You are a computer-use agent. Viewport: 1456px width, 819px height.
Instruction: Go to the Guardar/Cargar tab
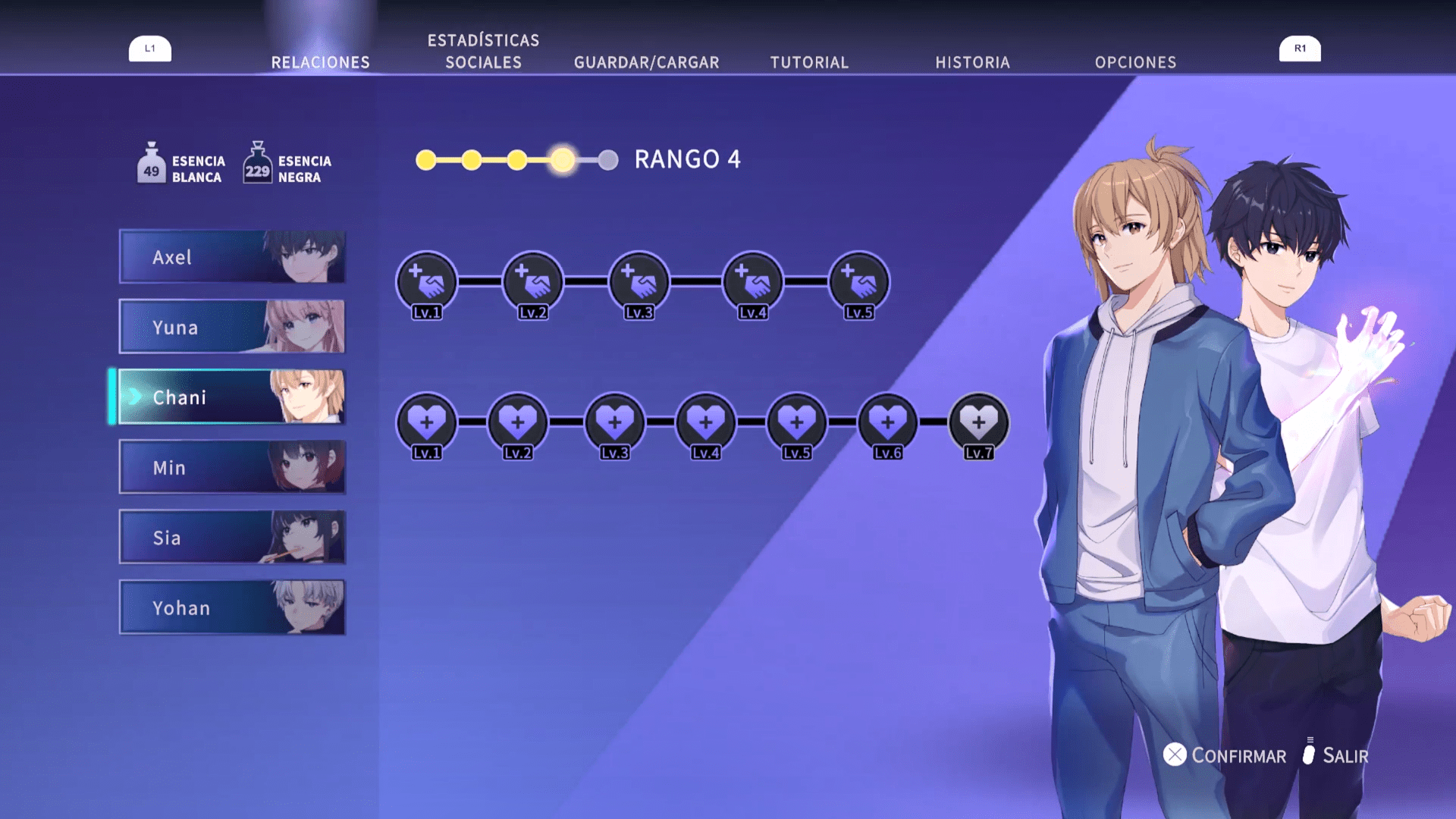pos(646,62)
